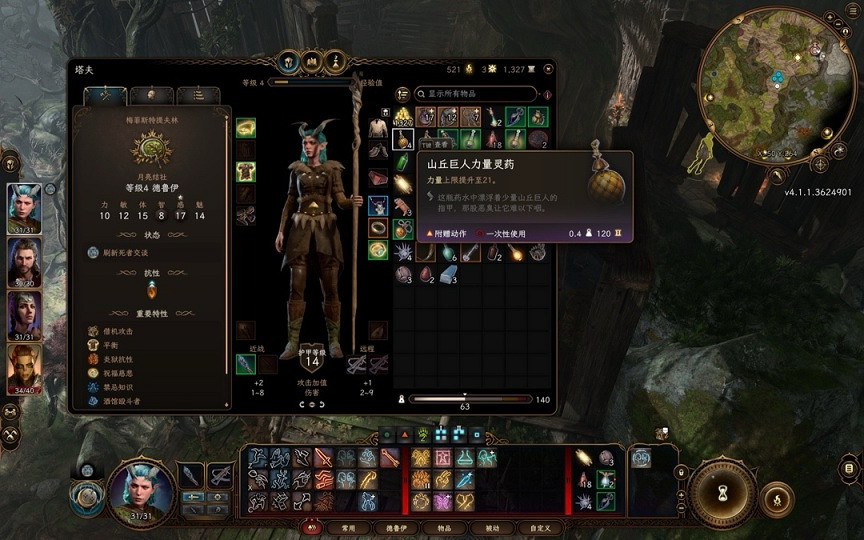Switch to the 常用 hotbar tab
The width and height of the screenshot is (864, 540).
tap(348, 527)
